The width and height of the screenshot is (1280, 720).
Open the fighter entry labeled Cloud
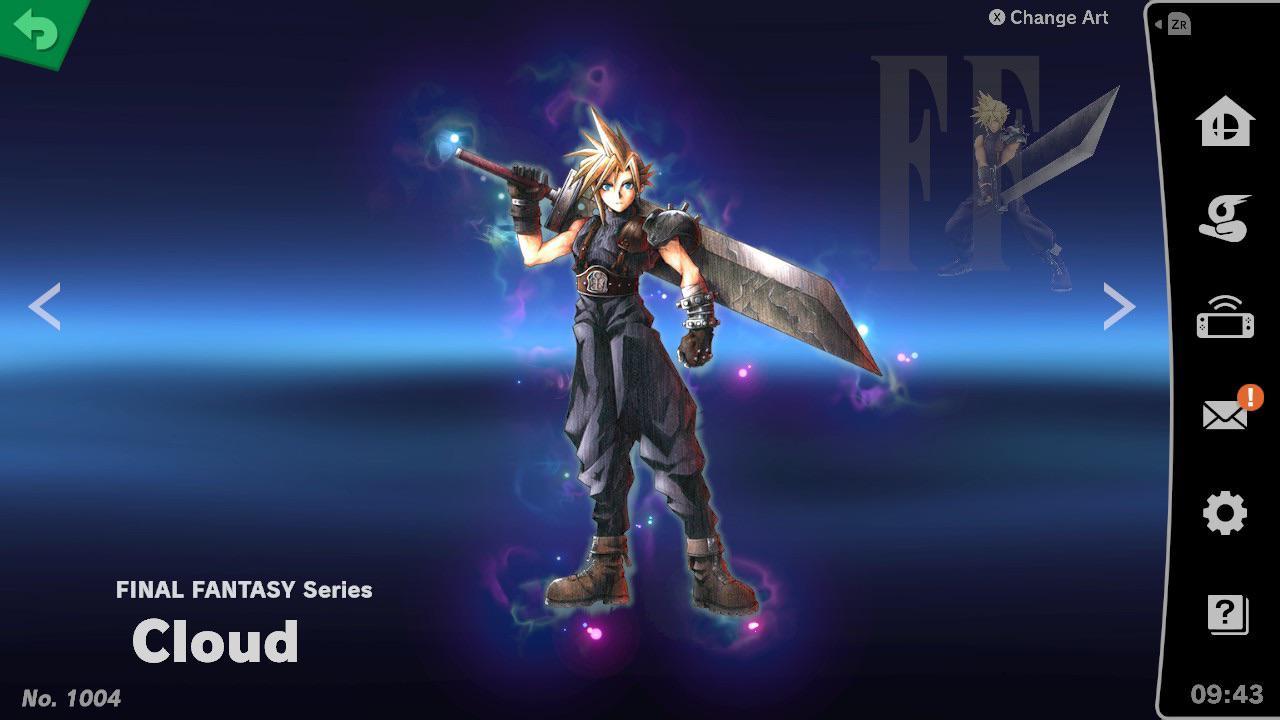click(215, 642)
